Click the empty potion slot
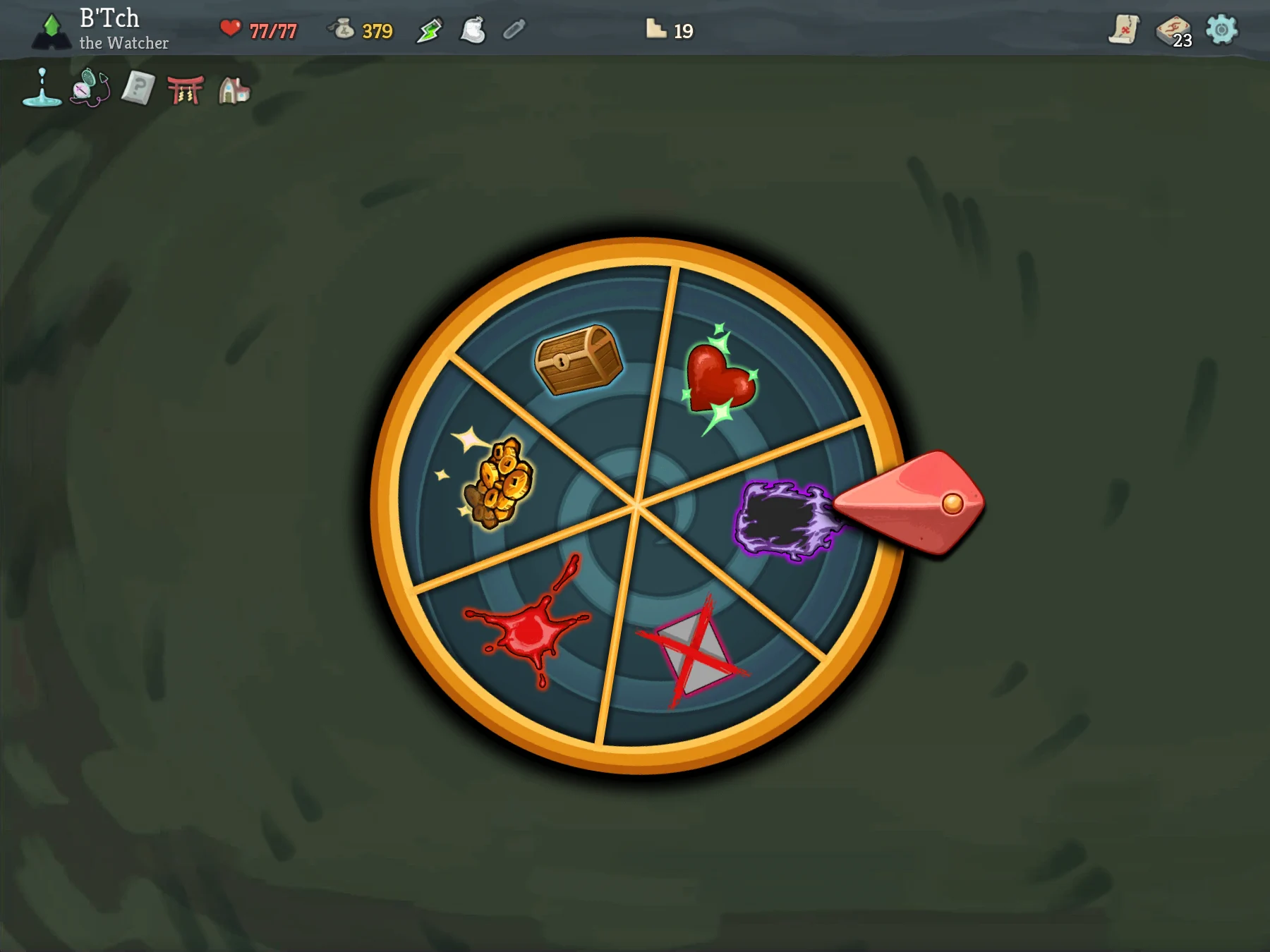1270x952 pixels. pos(513,30)
